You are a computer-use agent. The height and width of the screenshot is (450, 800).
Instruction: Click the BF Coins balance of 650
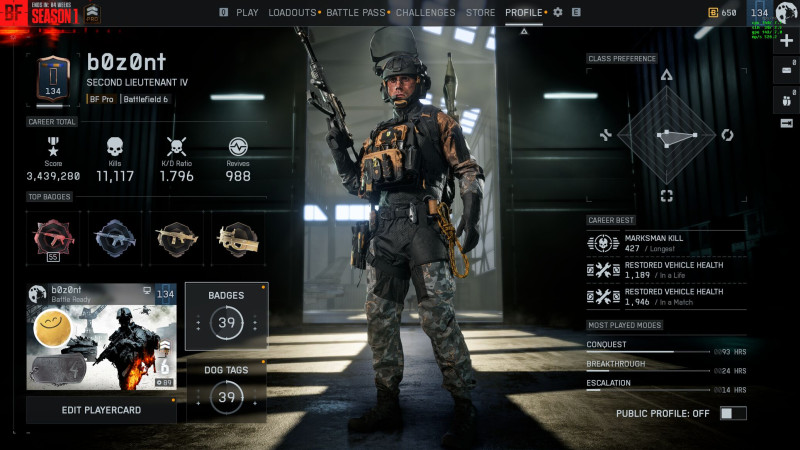point(723,13)
